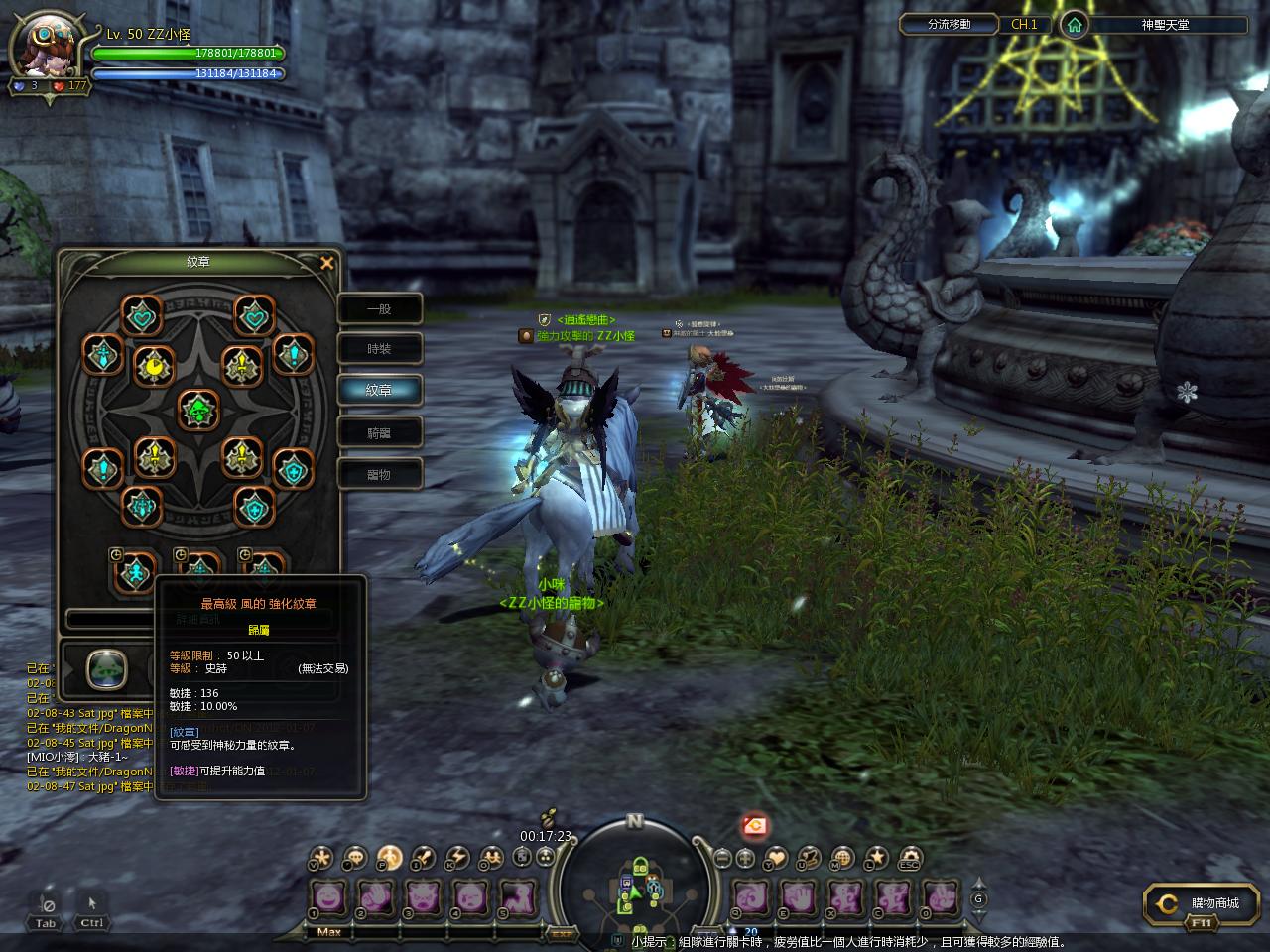Select the green mushroom crest in the center
The image size is (1270, 952).
point(198,410)
